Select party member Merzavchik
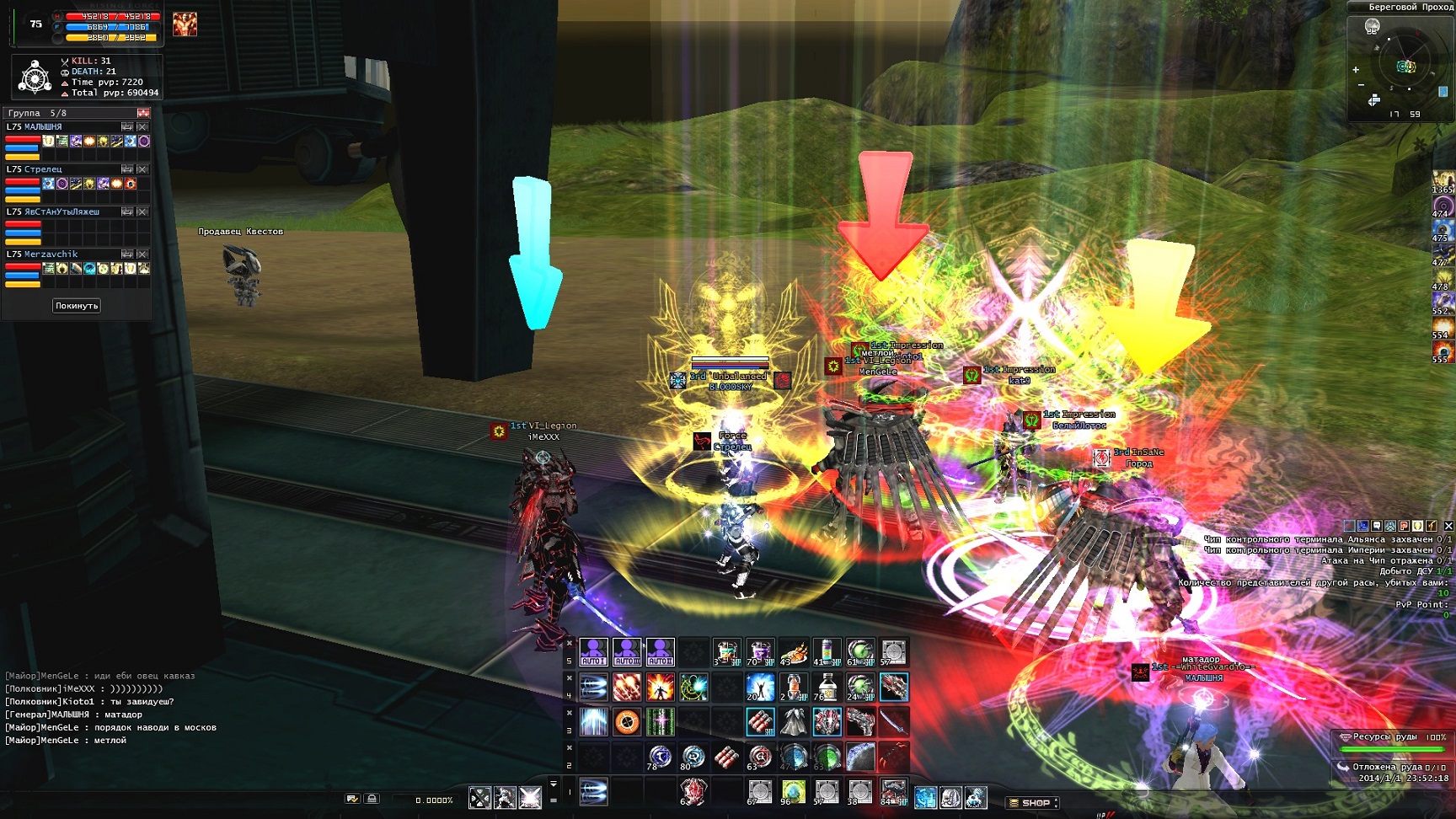1456x819 pixels. 51,254
